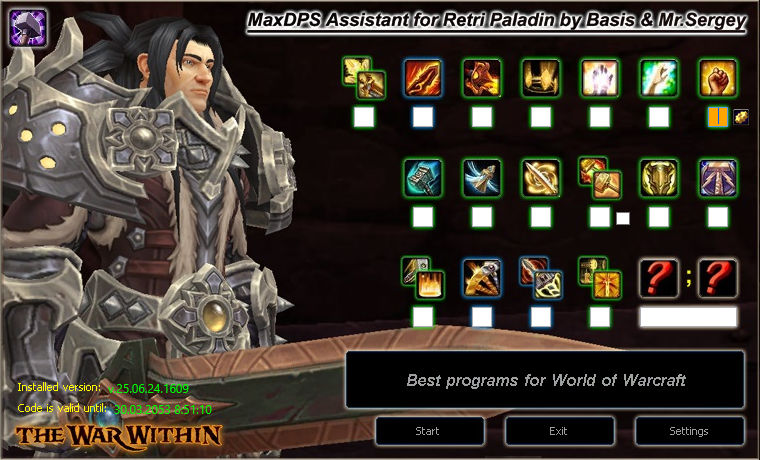Open the Settings window
Screen dimensions: 760x460
(689, 431)
